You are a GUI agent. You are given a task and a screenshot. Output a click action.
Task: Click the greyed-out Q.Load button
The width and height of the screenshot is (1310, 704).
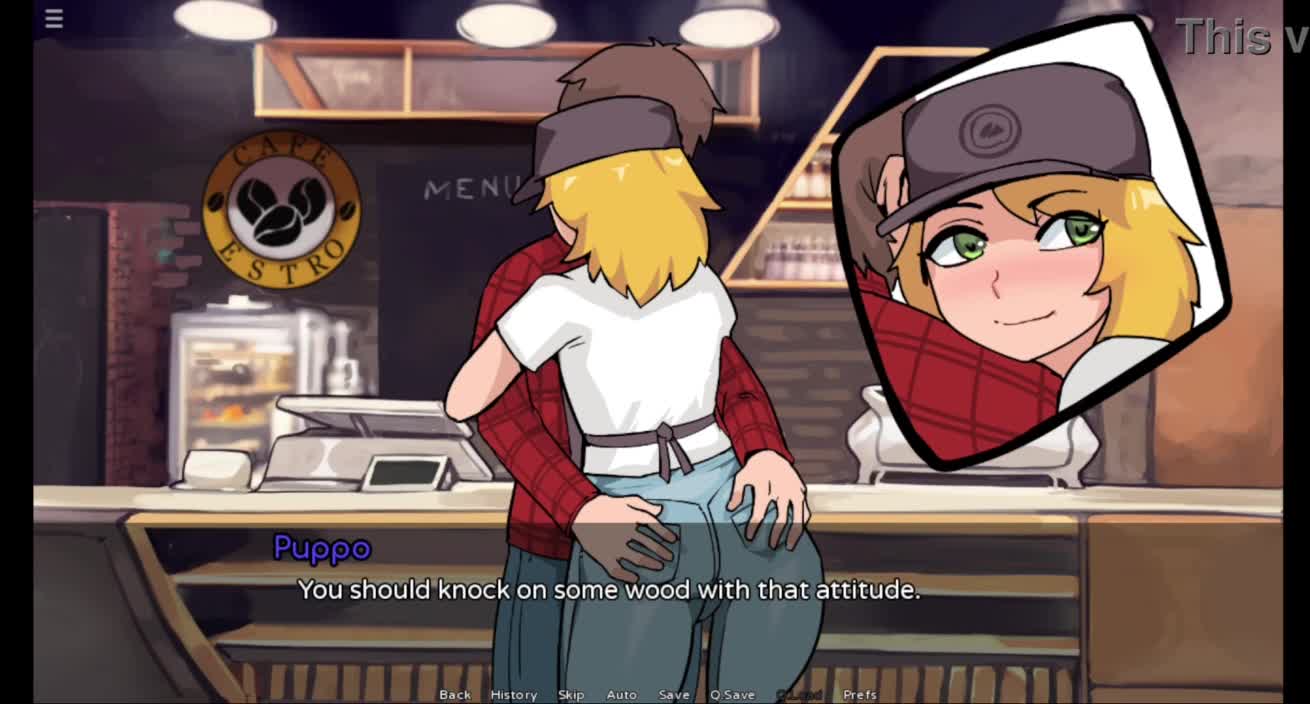798,694
